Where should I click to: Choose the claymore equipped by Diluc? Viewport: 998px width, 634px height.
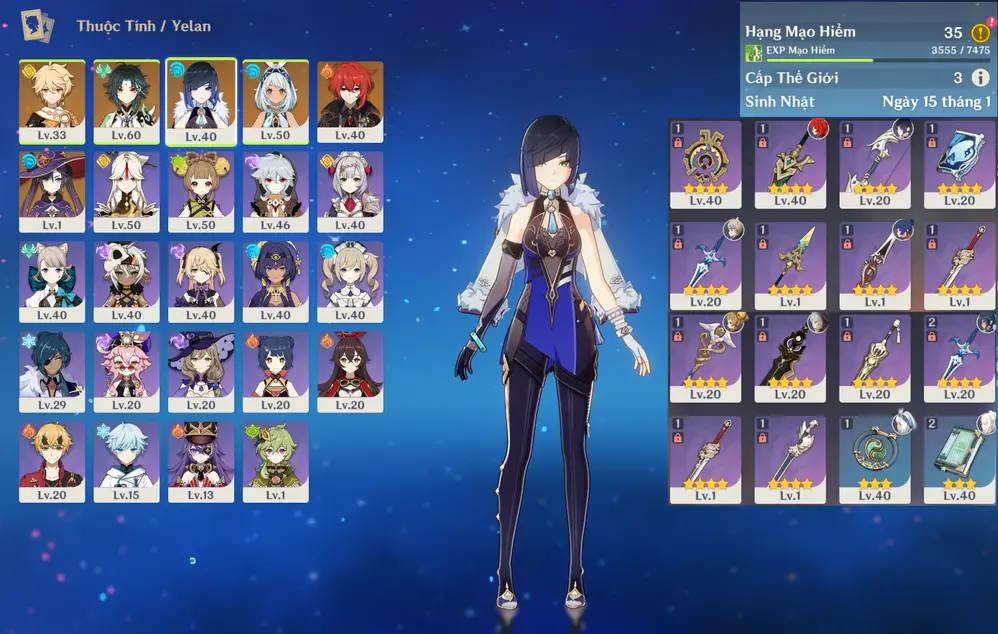790,163
